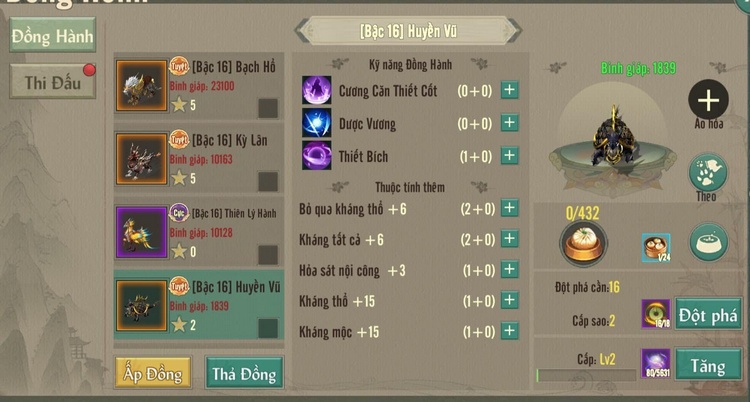The image size is (750, 402).
Task: Increase the Thiết Bích skill level
Action: (509, 155)
